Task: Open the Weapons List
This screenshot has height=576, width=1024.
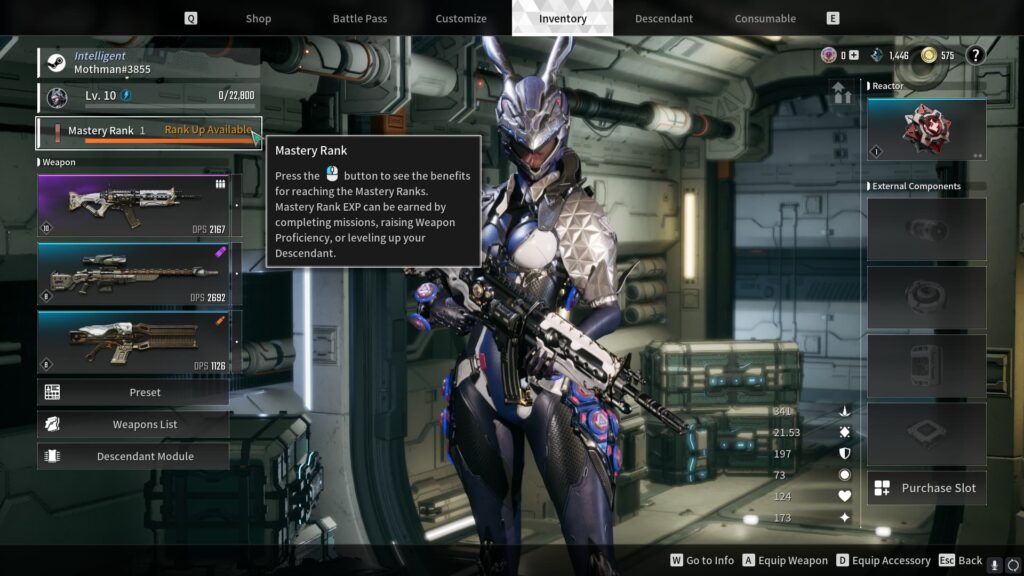Action: [134, 424]
